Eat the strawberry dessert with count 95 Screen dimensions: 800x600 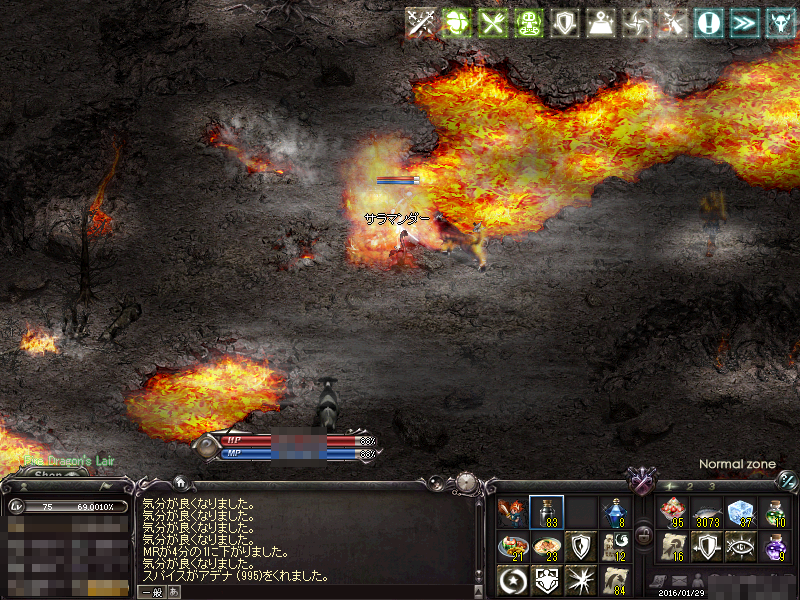click(672, 513)
